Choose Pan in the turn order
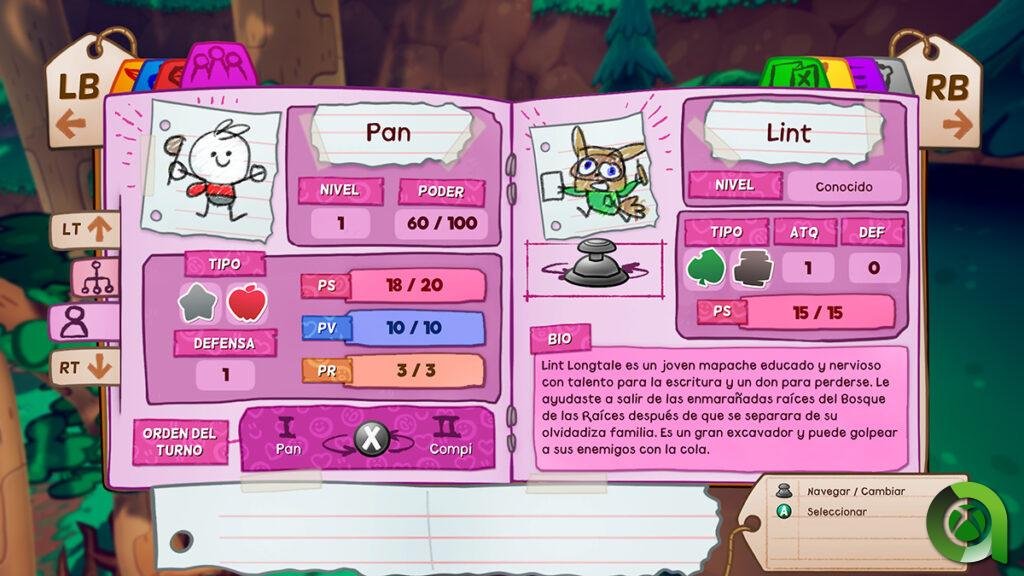The height and width of the screenshot is (576, 1024). 288,438
